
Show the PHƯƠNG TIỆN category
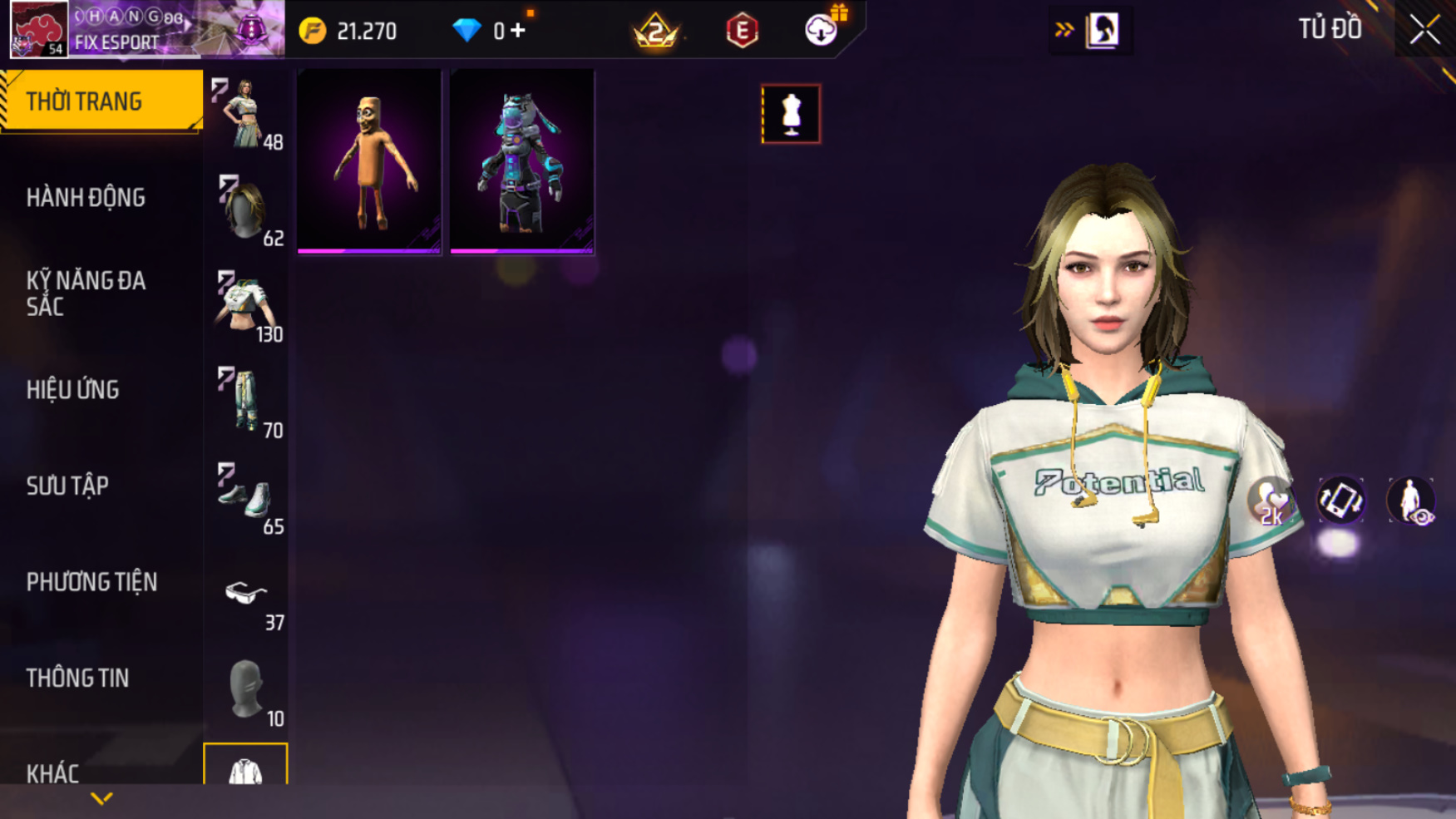coord(91,582)
